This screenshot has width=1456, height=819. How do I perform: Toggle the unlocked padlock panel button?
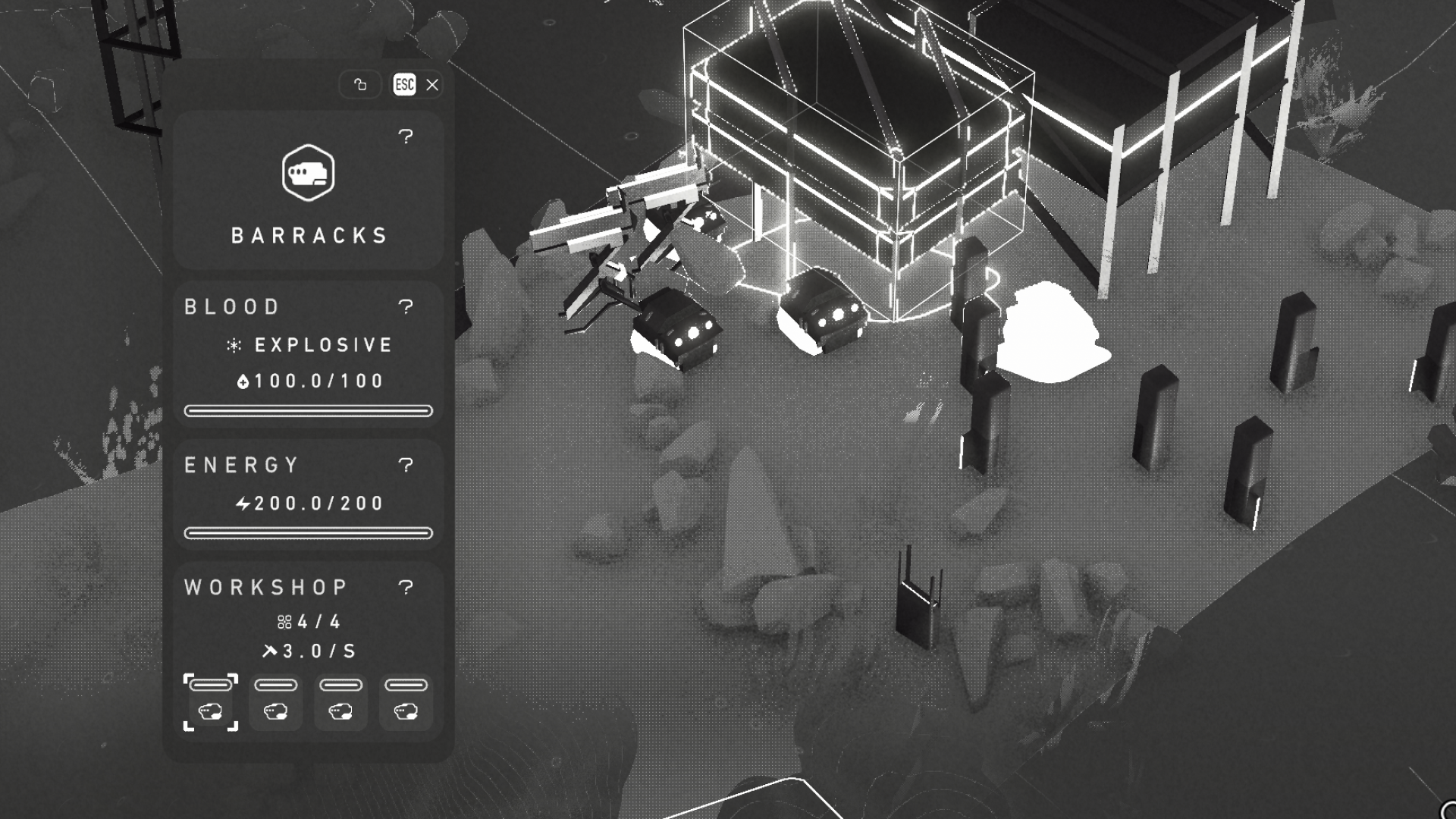click(360, 85)
